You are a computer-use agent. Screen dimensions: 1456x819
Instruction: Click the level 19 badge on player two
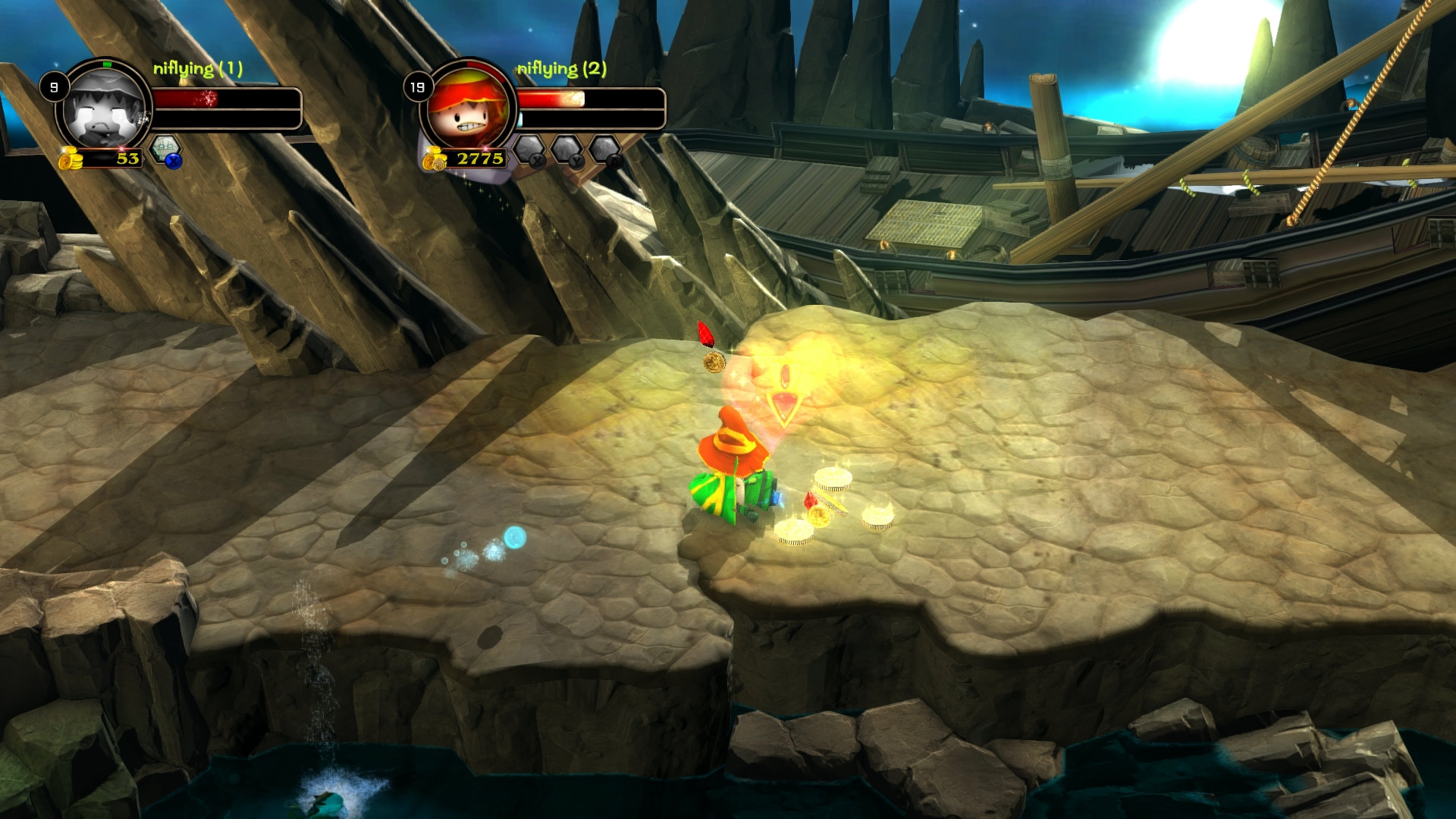coord(418,86)
